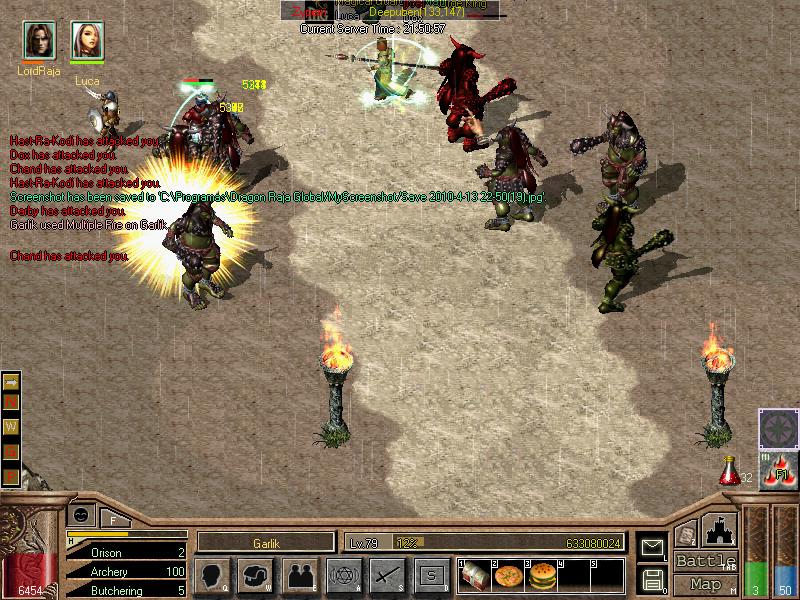Image resolution: width=800 pixels, height=600 pixels.
Task: Toggle the W button on the side strip
Action: pyautogui.click(x=12, y=428)
